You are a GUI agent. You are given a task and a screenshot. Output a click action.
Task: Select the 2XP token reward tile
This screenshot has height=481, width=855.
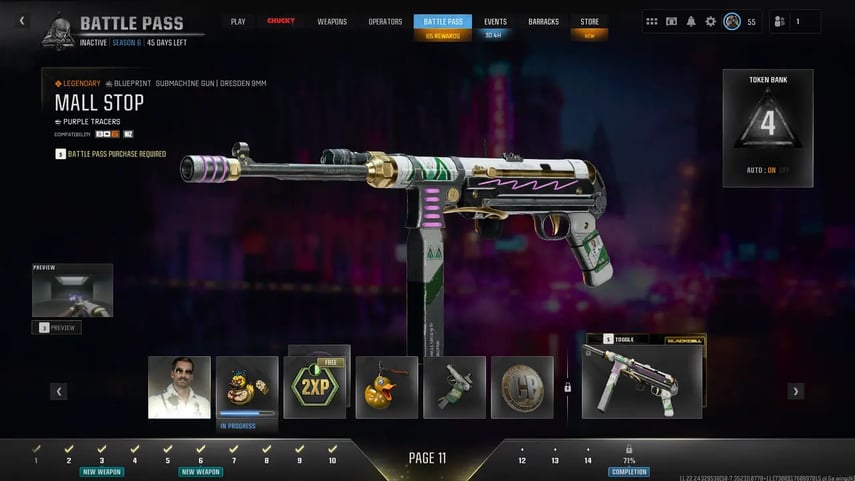click(316, 387)
